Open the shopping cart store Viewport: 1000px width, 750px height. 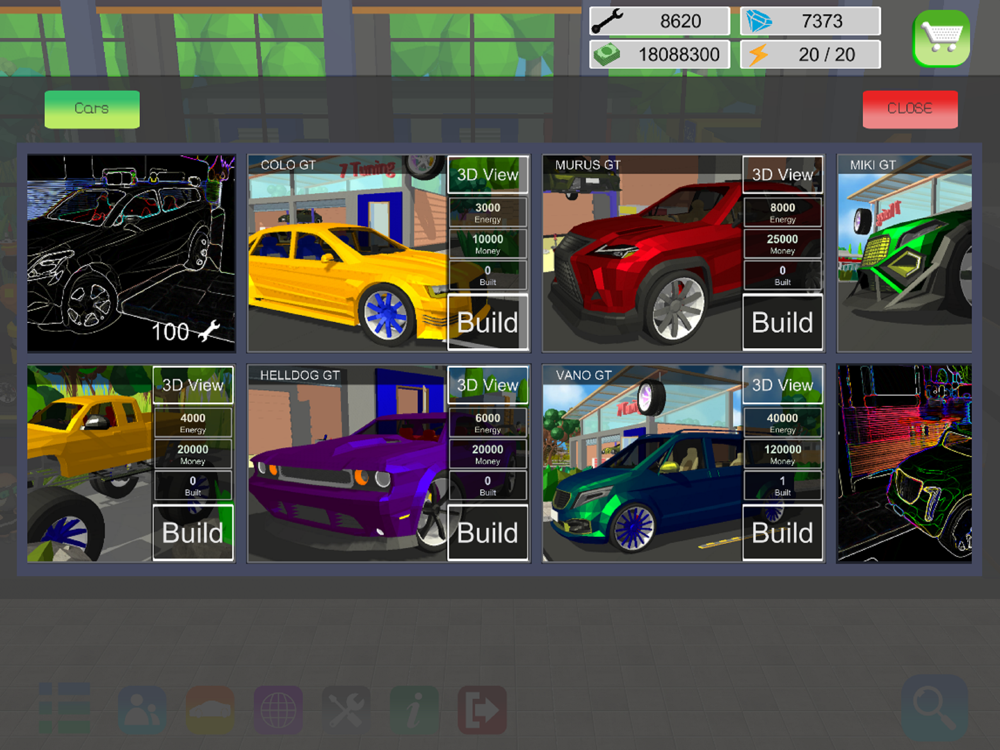(941, 39)
